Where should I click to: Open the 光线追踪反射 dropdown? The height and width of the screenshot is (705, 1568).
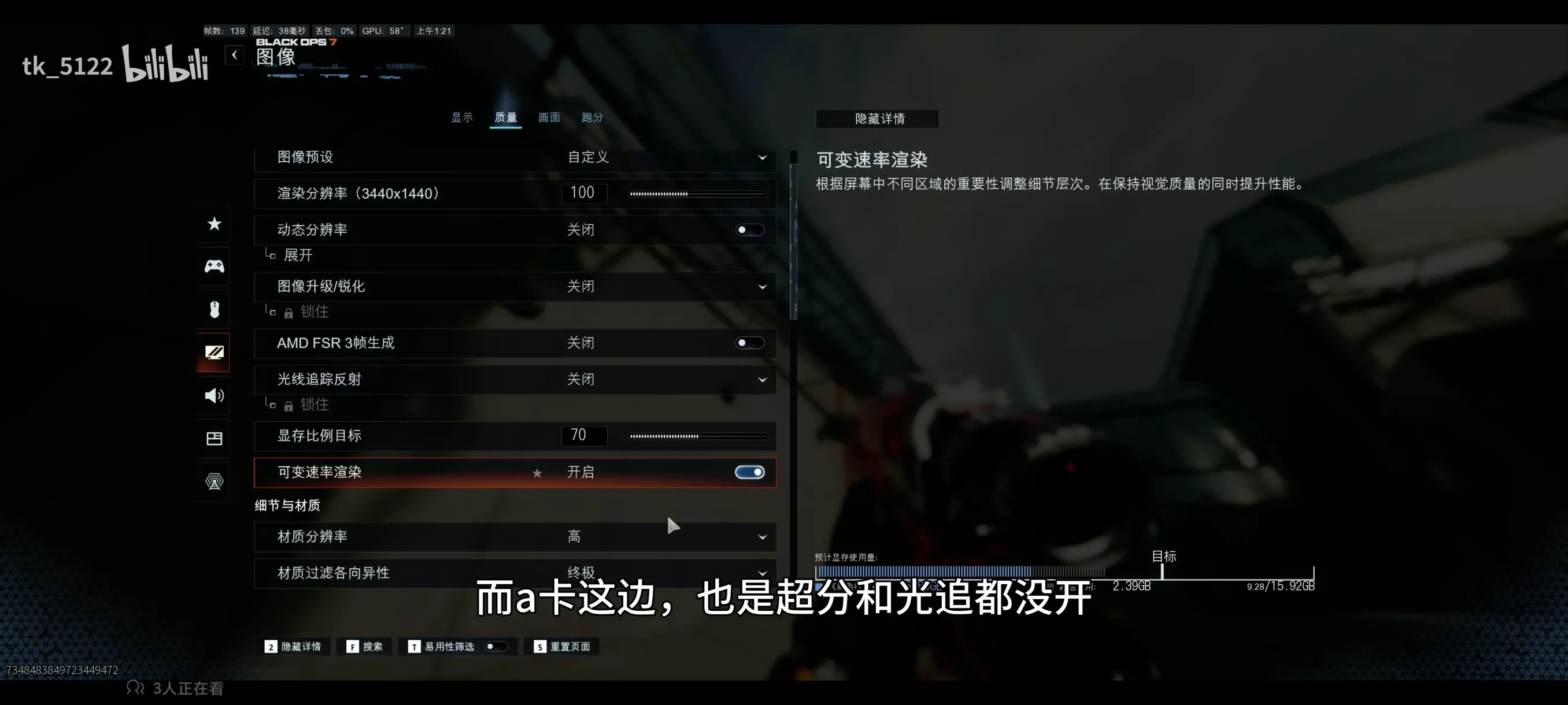(763, 379)
